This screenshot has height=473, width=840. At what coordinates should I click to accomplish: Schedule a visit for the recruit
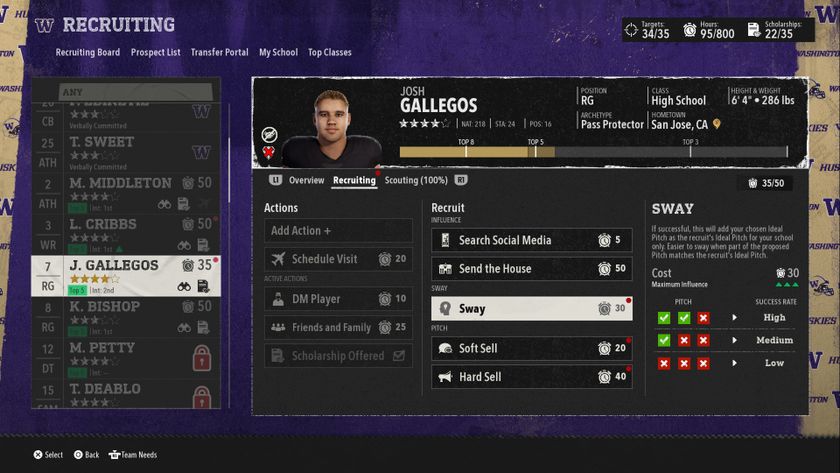tap(338, 259)
